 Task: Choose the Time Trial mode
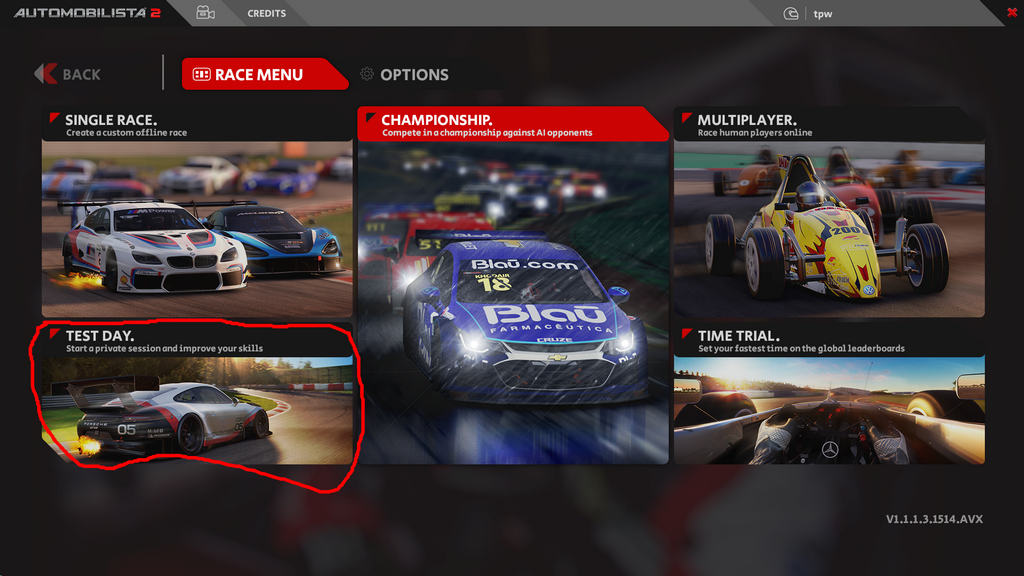point(829,395)
